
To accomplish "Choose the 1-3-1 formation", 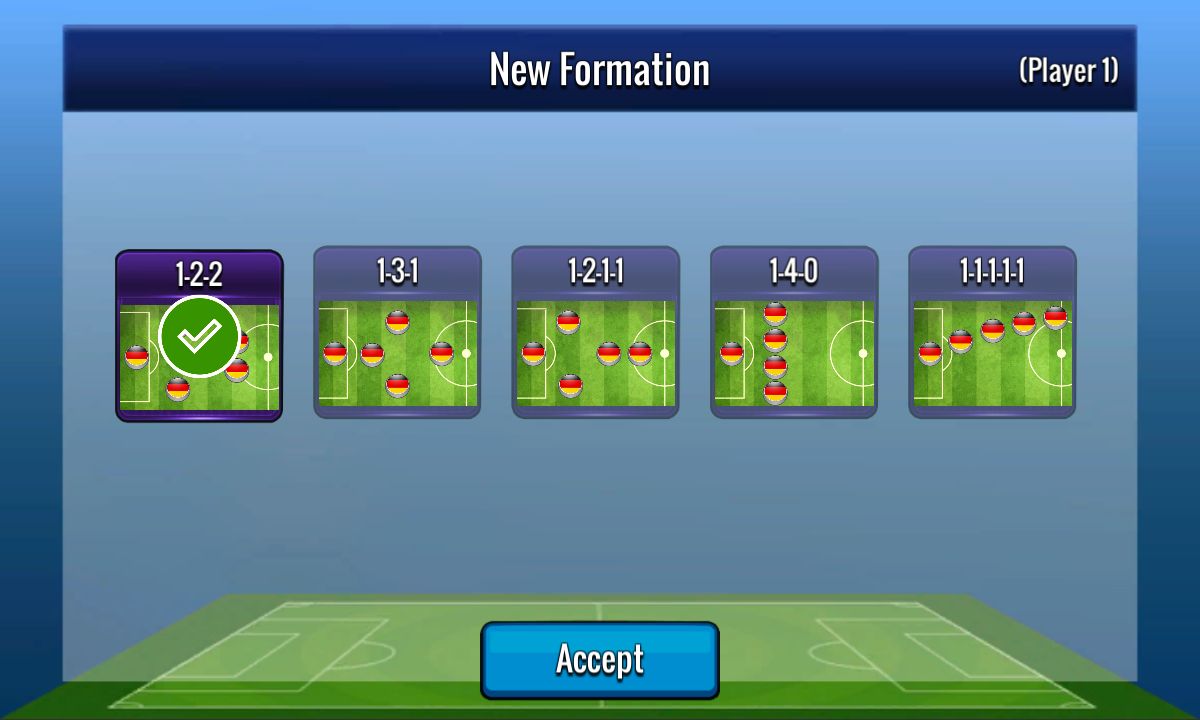I will pyautogui.click(x=397, y=332).
